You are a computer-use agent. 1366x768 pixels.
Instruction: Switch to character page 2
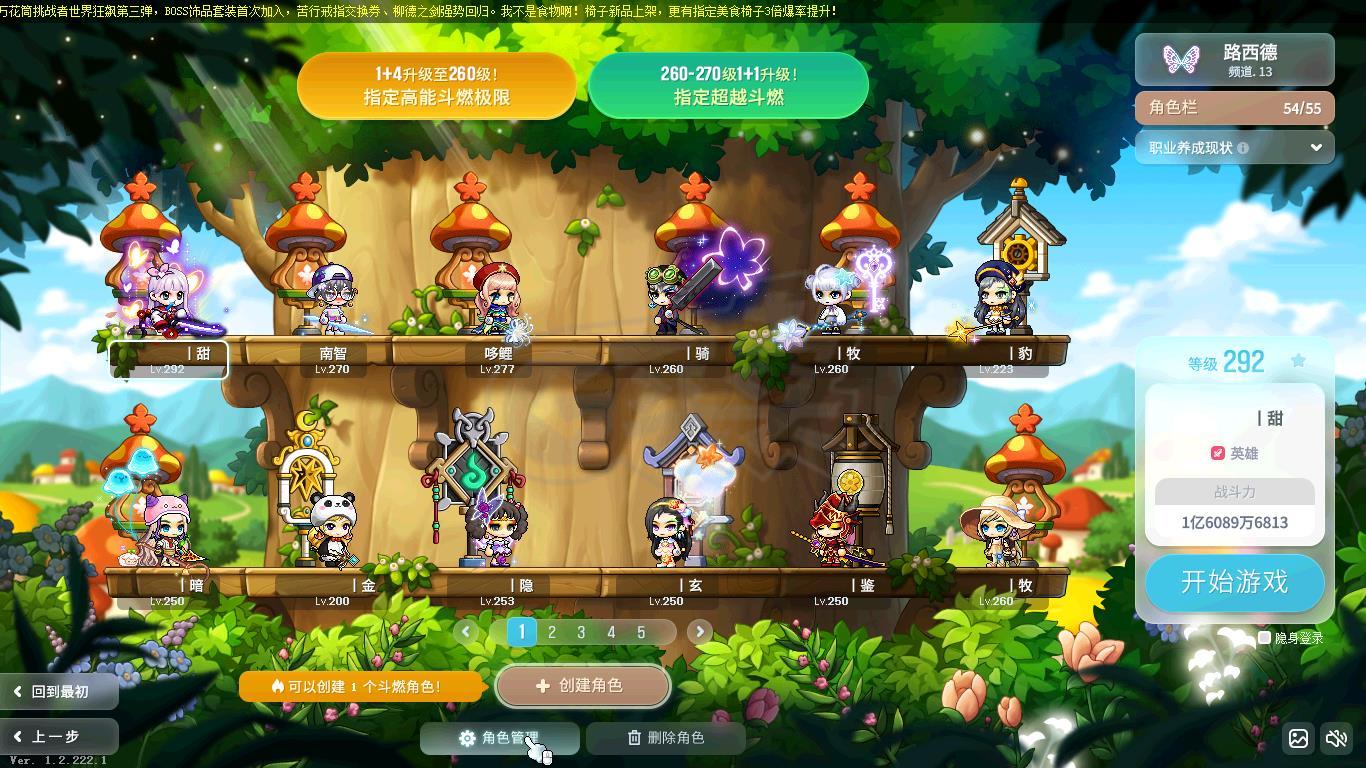551,632
